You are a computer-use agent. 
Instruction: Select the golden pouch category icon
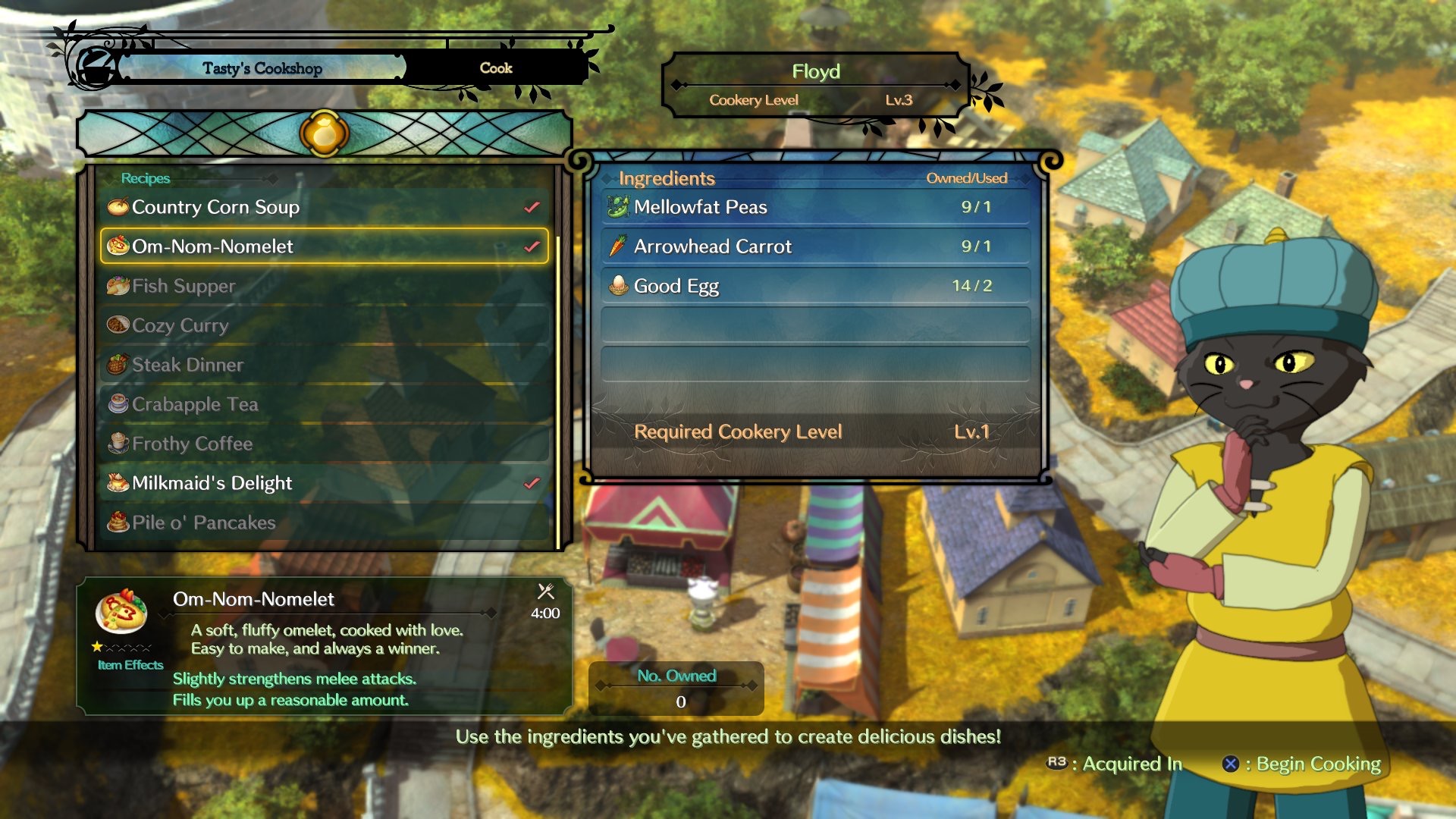point(324,133)
